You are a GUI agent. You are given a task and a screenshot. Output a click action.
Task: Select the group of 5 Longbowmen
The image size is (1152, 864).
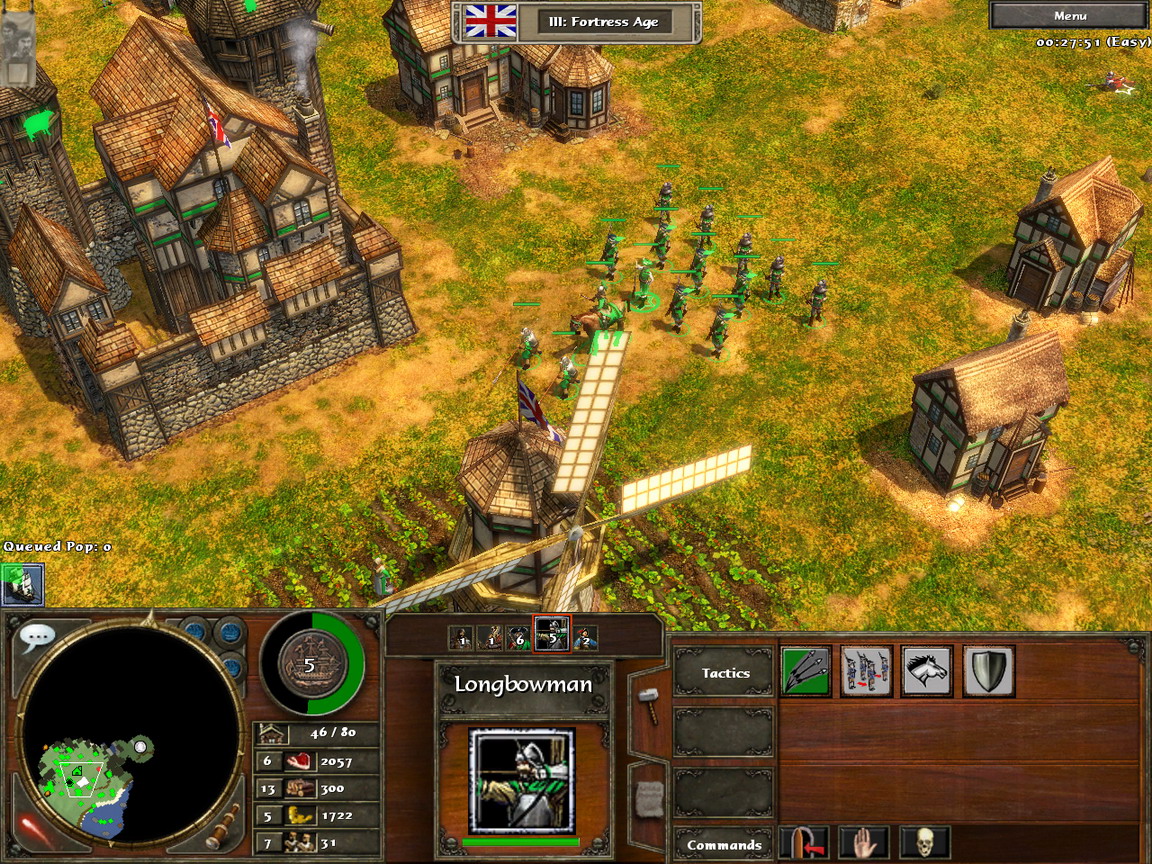point(551,634)
